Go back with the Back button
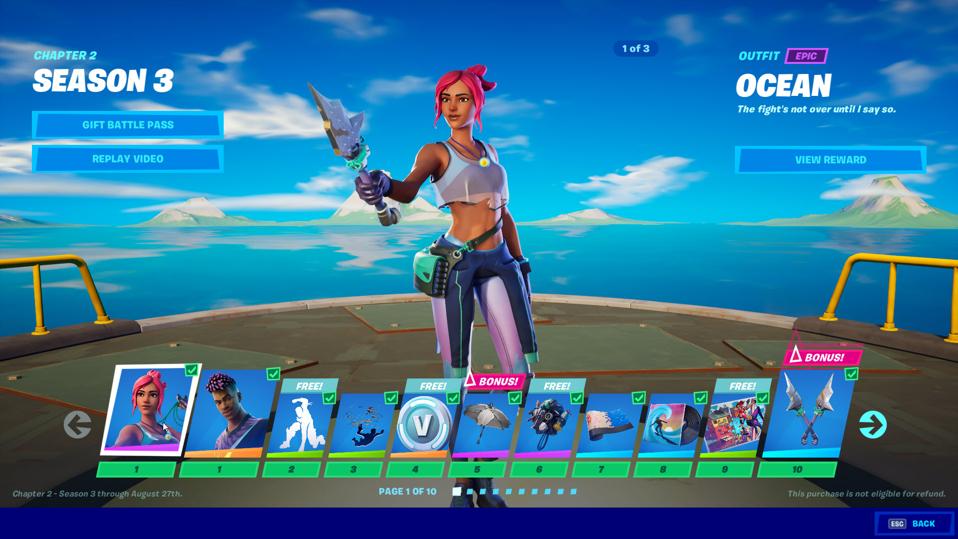Screen dimensions: 958x539 pos(913,523)
